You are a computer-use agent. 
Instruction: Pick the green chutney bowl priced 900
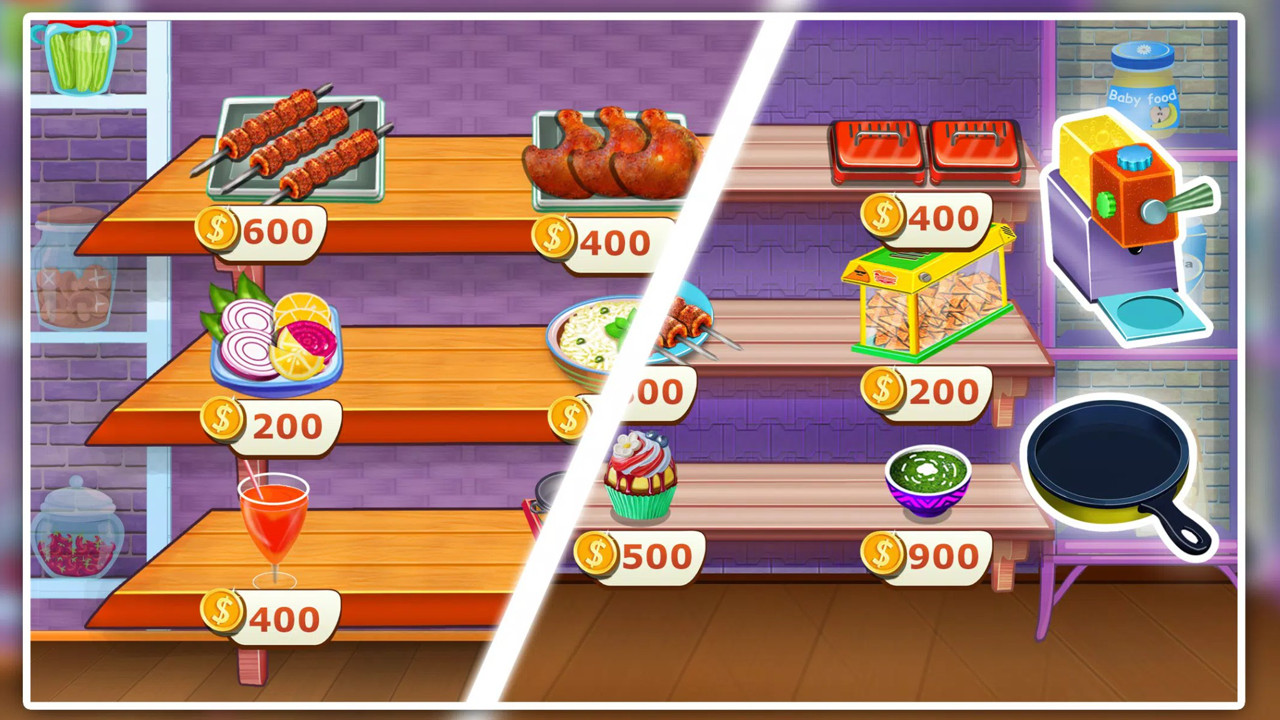coord(928,480)
